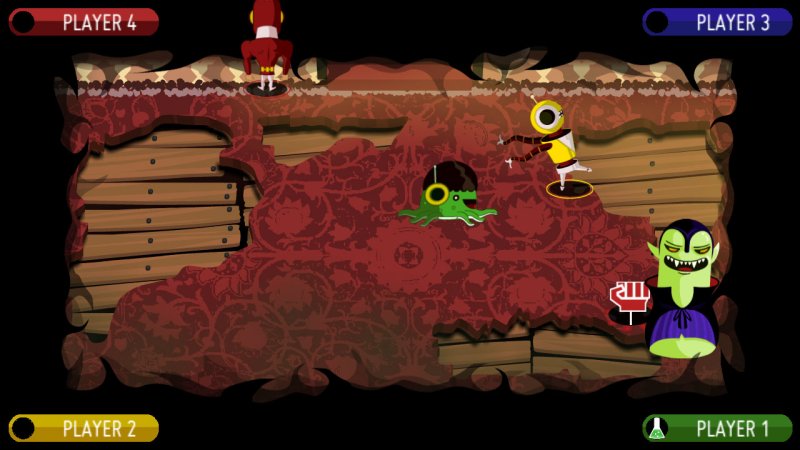Select the blue Player 3 badge
Image resolution: width=800 pixels, height=450 pixels.
click(x=717, y=22)
